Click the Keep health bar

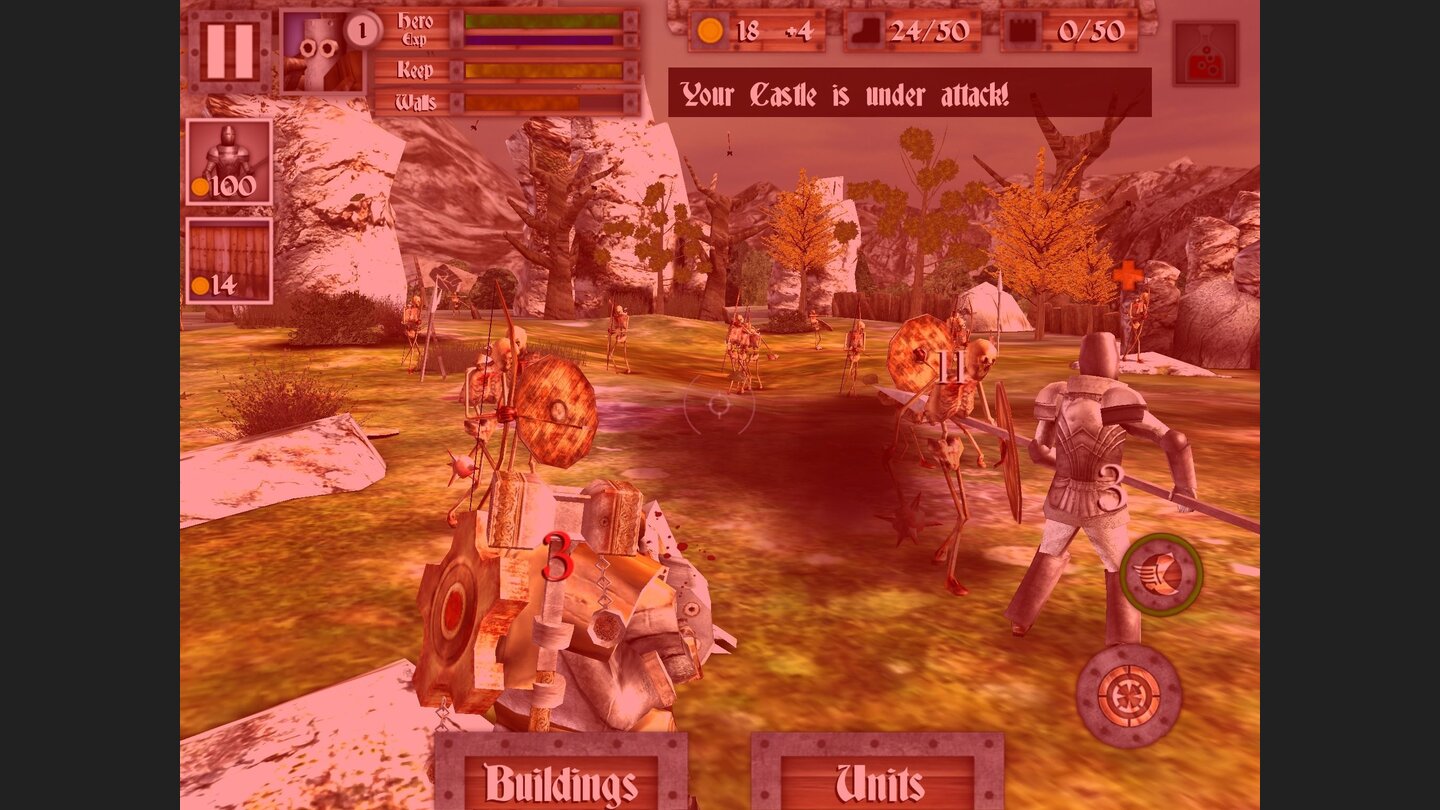[x=542, y=71]
